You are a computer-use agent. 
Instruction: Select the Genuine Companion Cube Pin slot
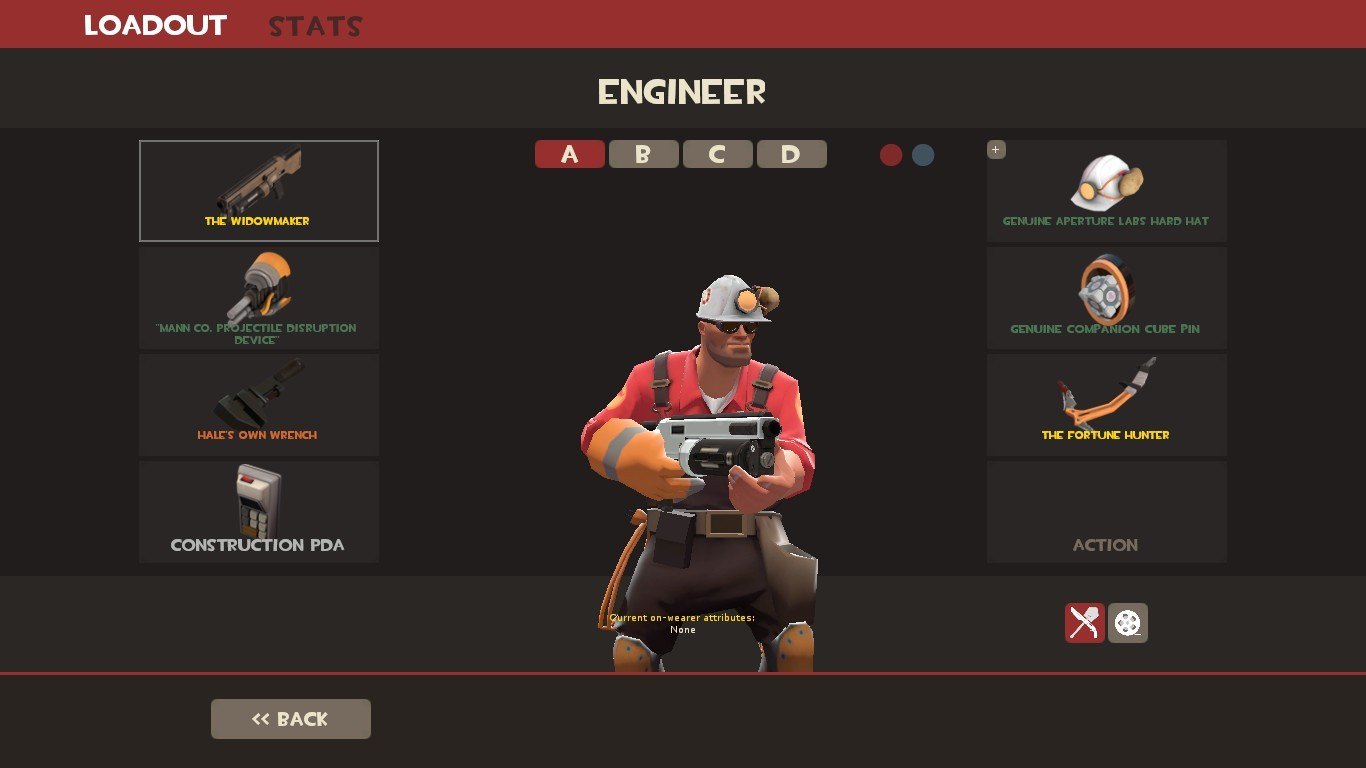click(1106, 298)
